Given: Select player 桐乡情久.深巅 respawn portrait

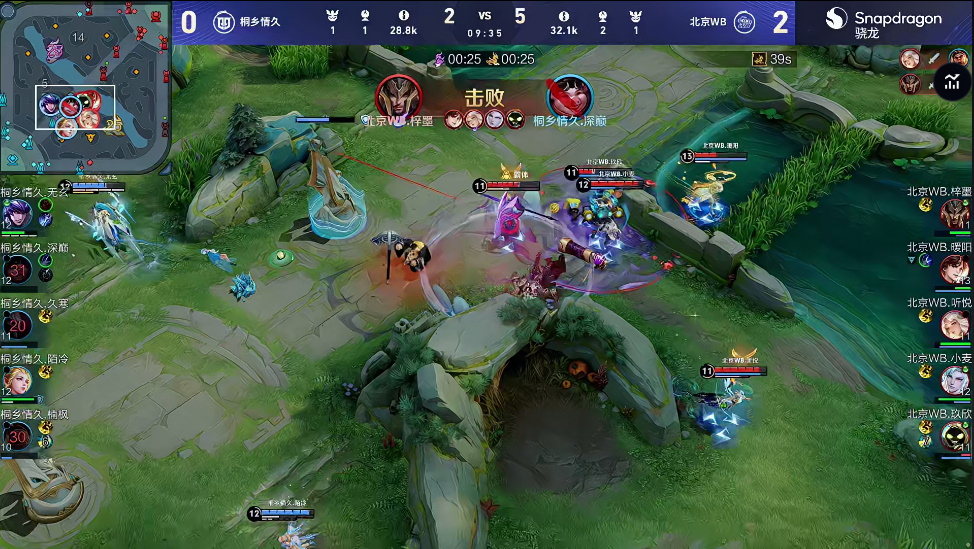Looking at the screenshot, I should coord(18,269).
